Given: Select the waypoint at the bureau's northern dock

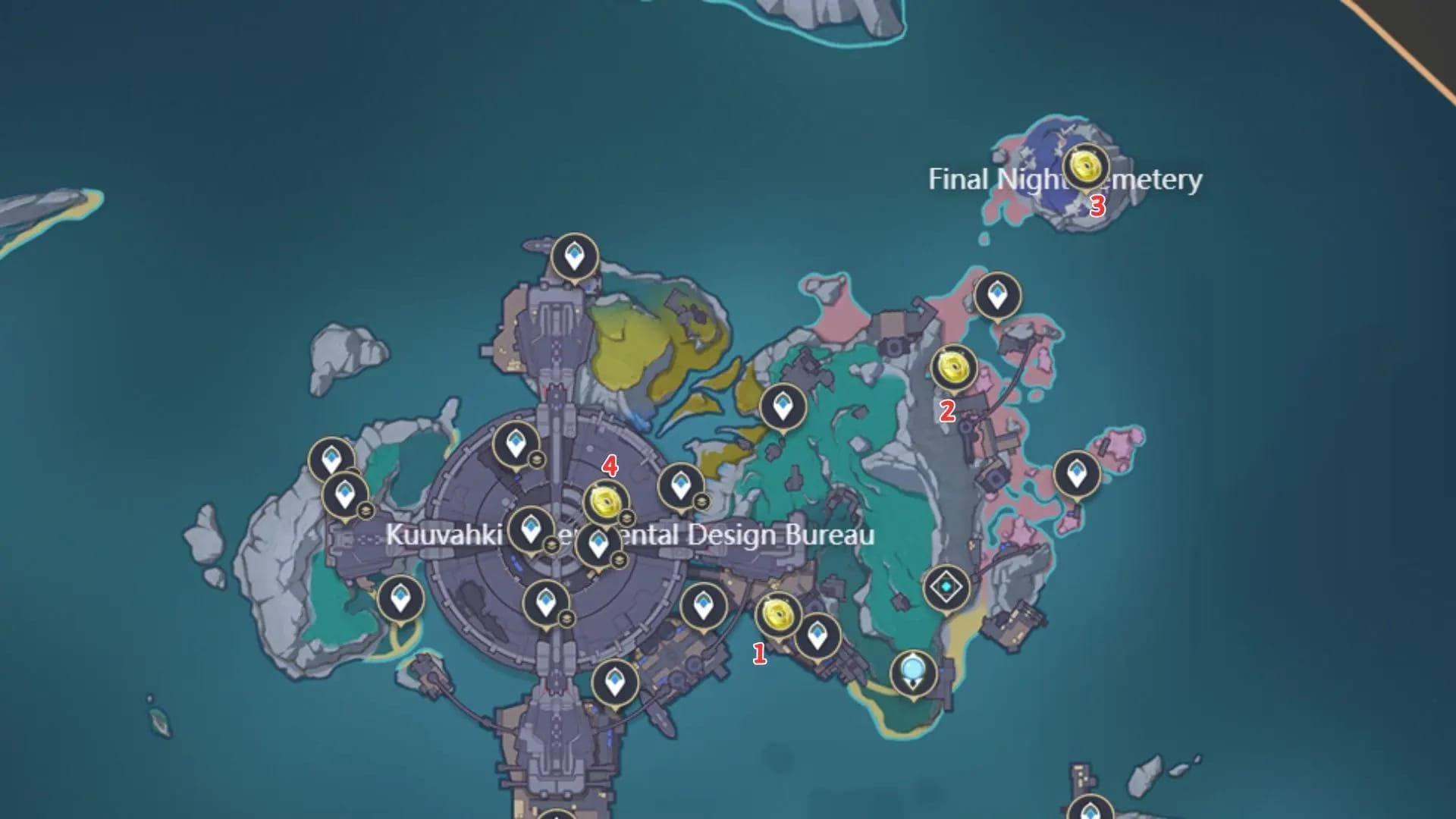Looking at the screenshot, I should [574, 257].
